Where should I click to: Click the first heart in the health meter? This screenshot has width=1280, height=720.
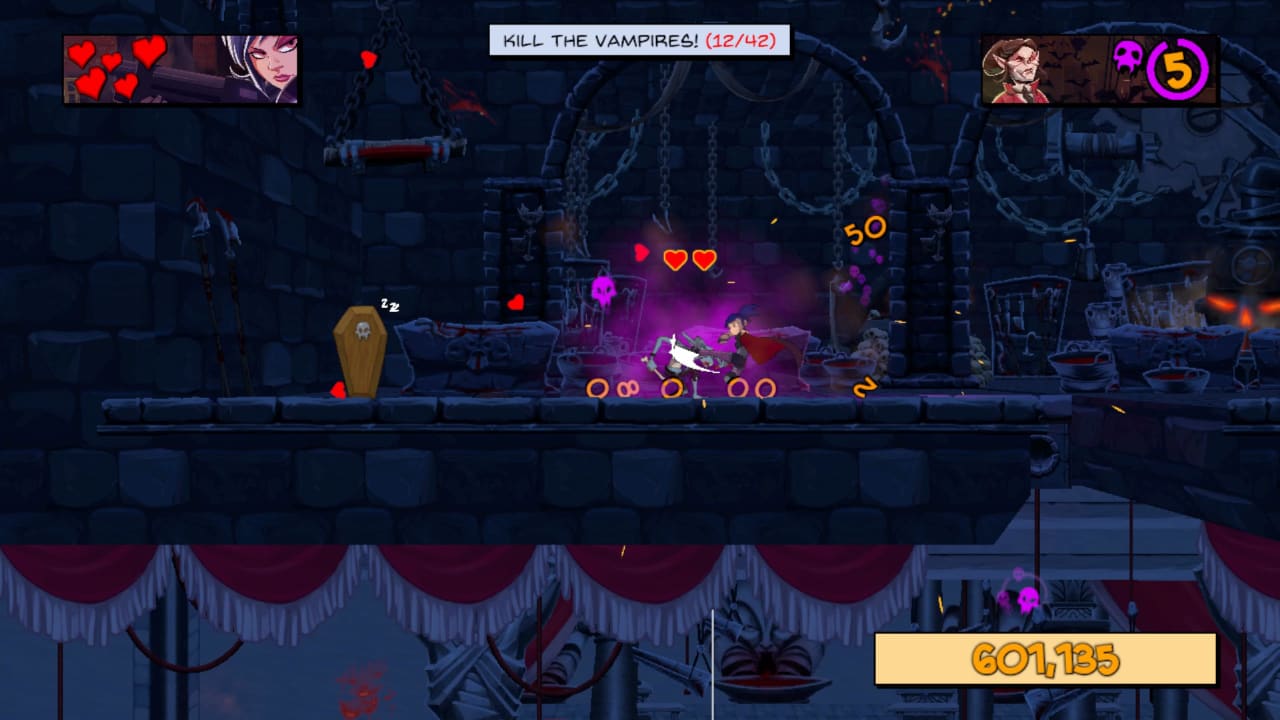[82, 55]
